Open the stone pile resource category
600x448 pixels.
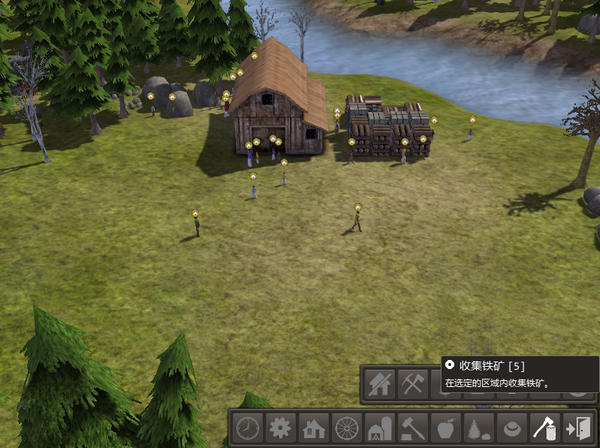(478, 429)
